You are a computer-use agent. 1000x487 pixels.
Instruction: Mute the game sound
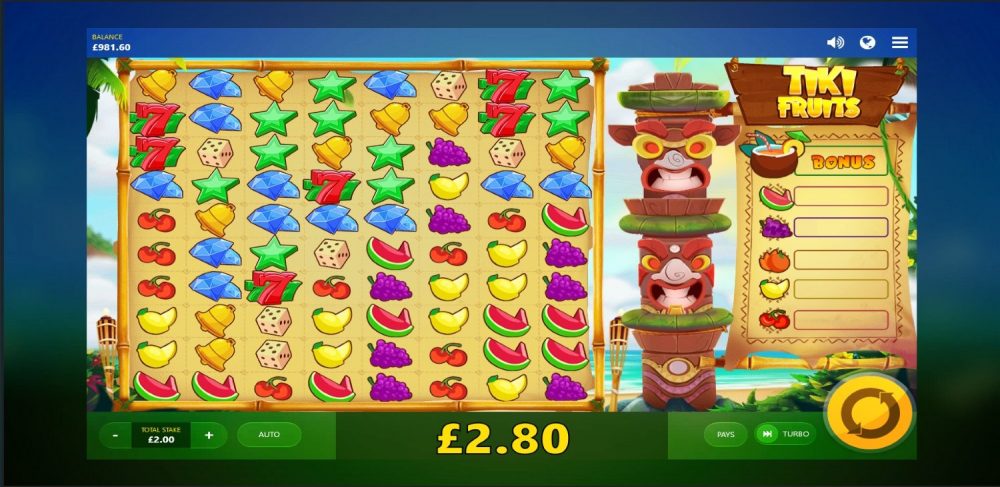pos(835,42)
